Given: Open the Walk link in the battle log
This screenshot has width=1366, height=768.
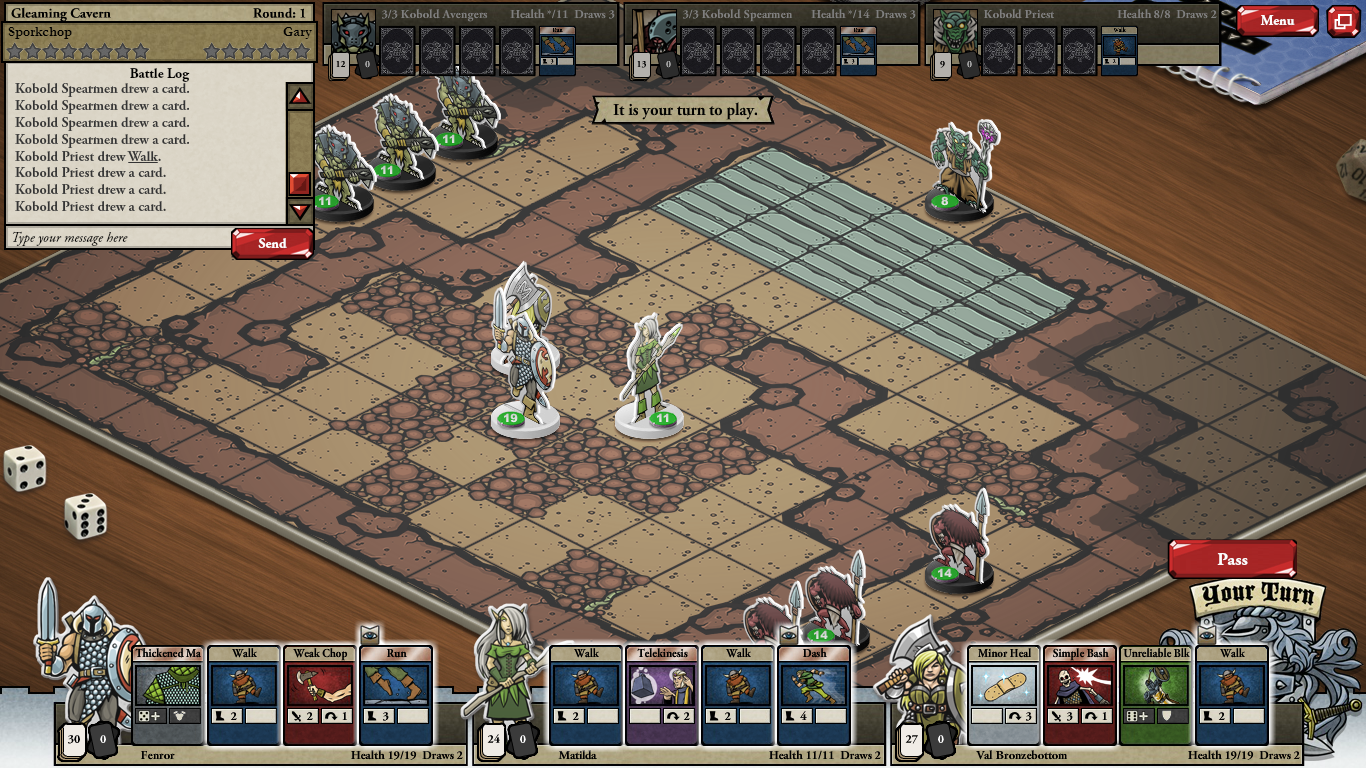Looking at the screenshot, I should point(143,156).
